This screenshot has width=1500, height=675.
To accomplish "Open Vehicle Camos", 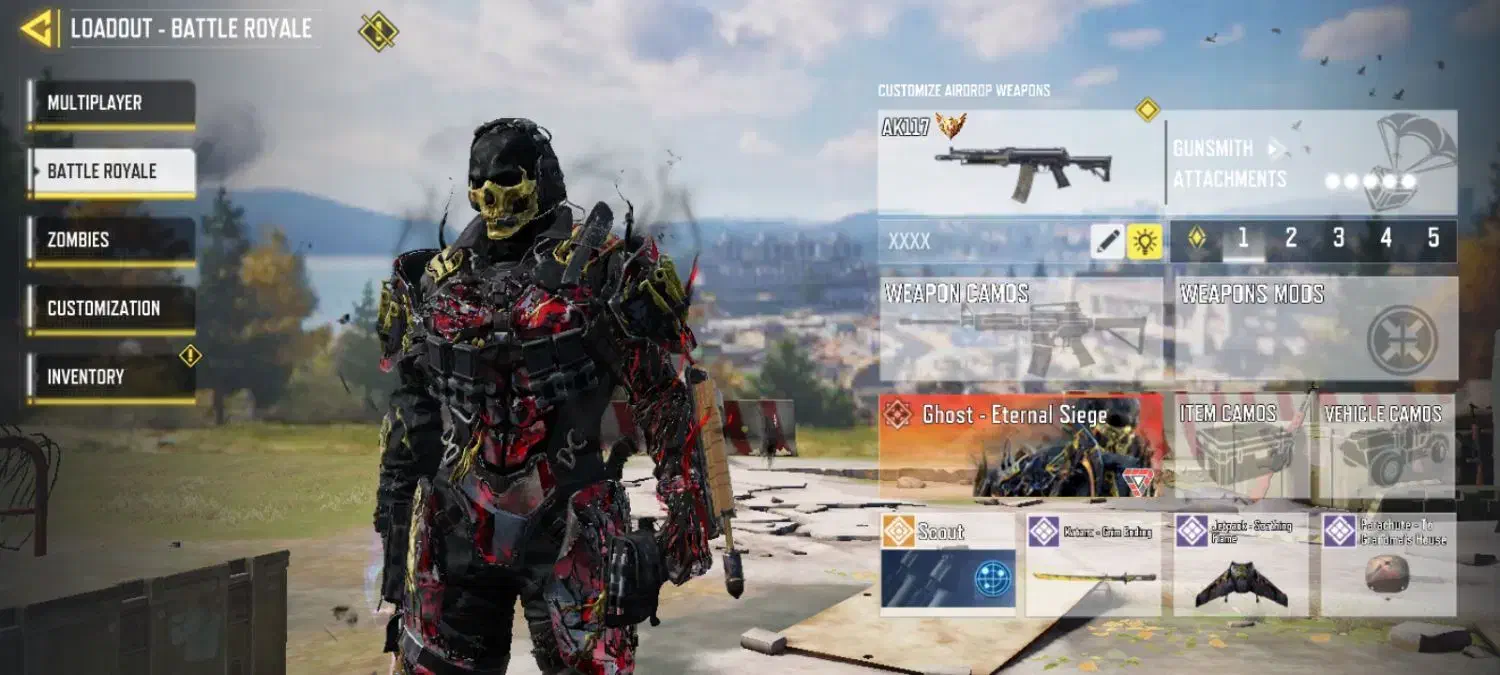I will 1386,446.
